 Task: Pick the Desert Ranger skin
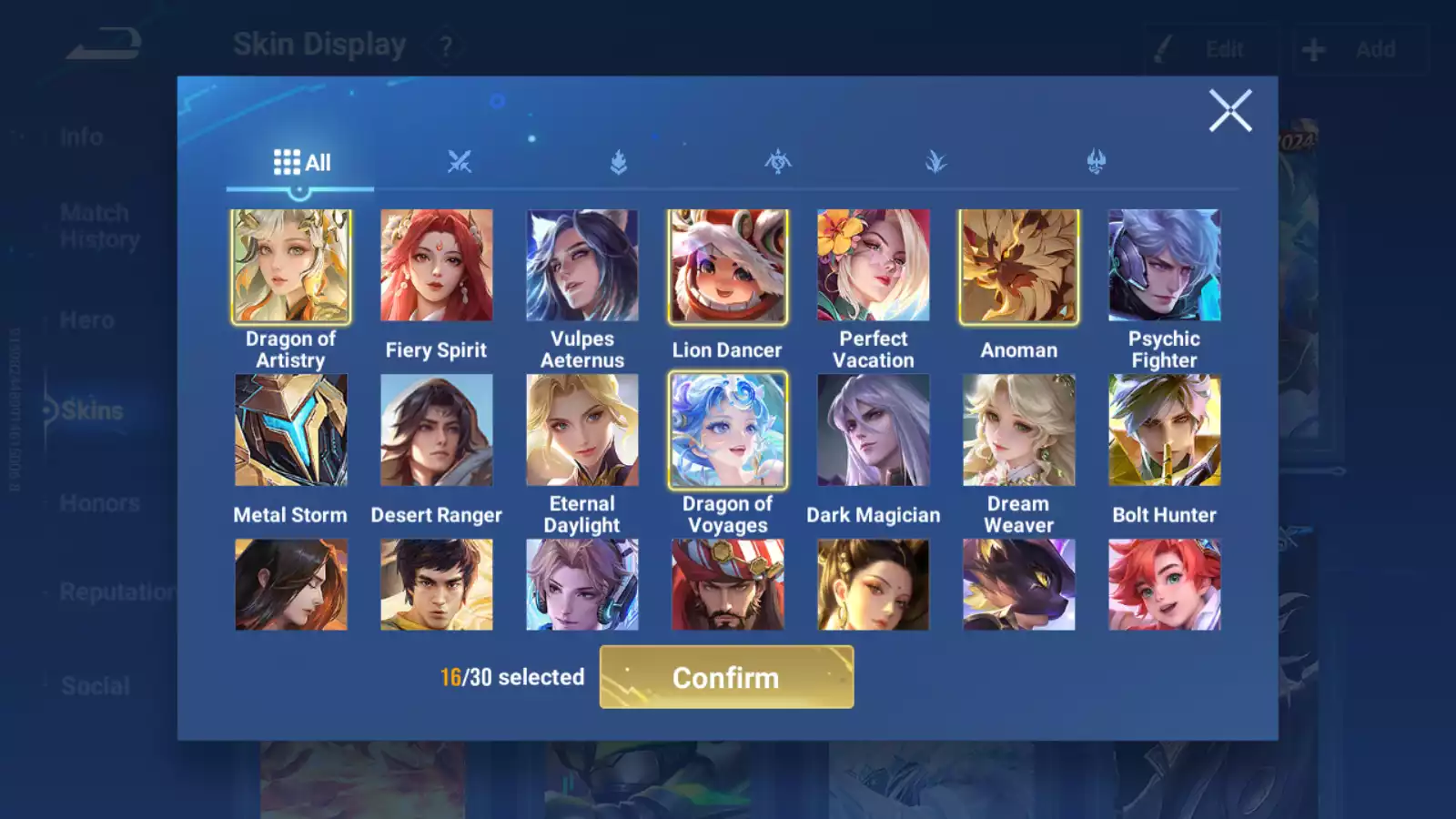point(437,430)
